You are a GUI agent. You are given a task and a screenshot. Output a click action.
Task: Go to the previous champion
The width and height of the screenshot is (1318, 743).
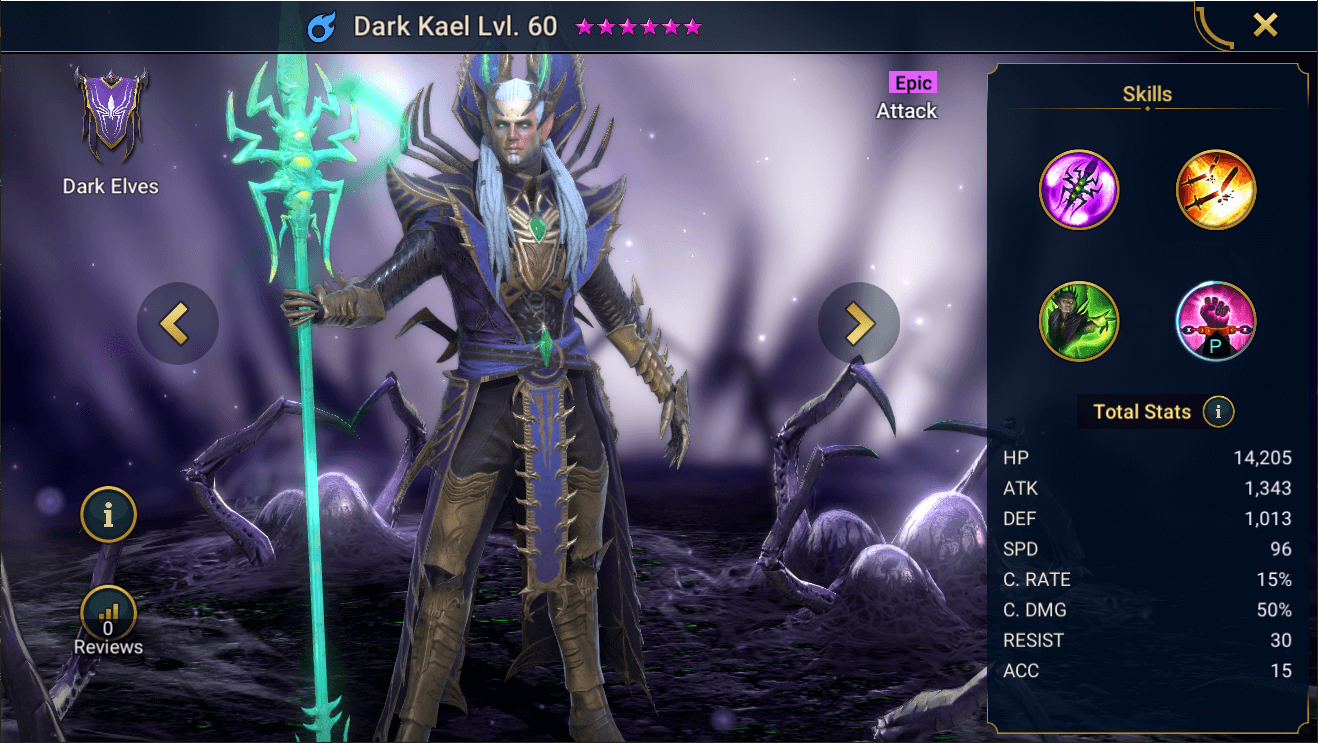(x=177, y=322)
